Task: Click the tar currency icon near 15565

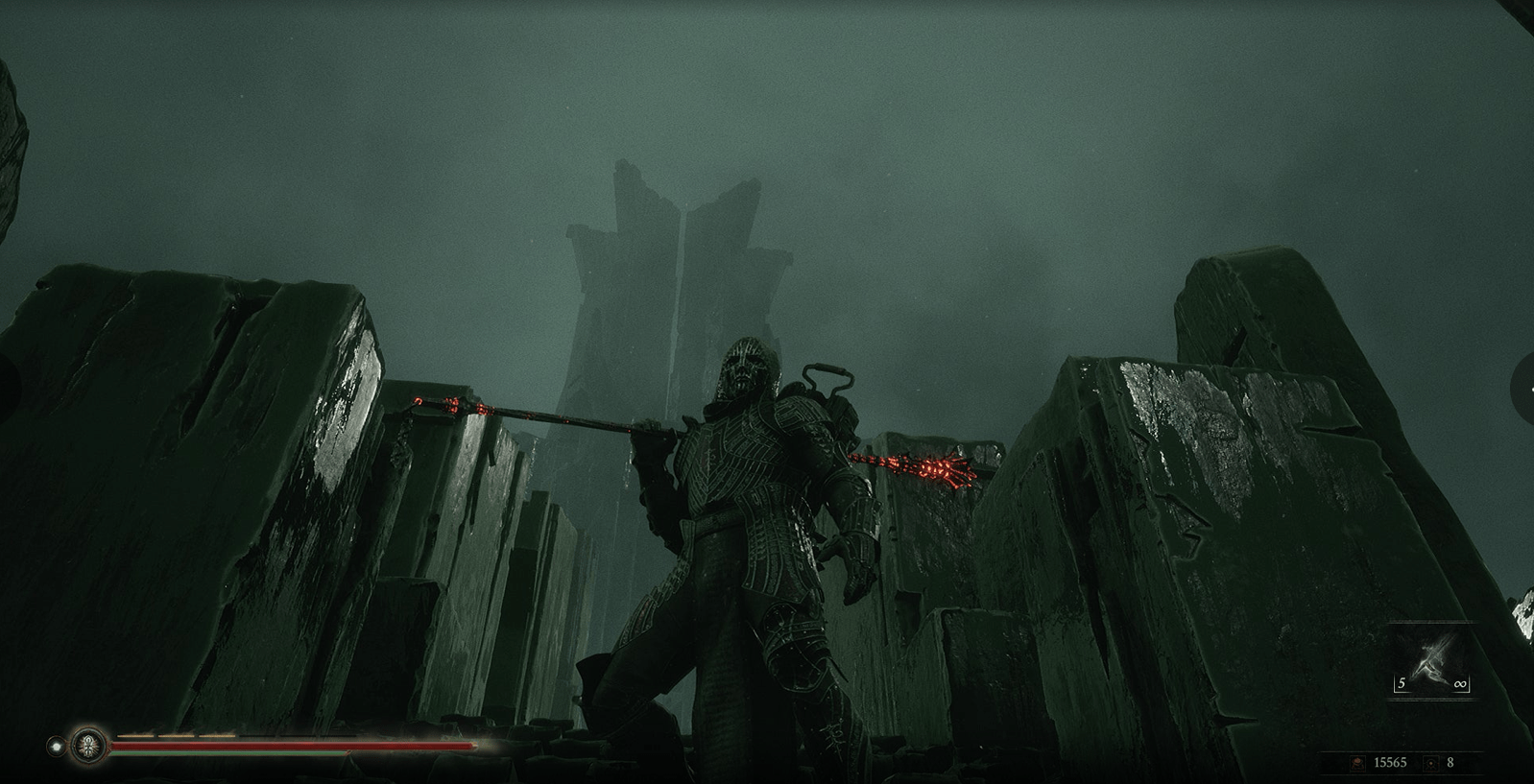Action: point(1358,763)
